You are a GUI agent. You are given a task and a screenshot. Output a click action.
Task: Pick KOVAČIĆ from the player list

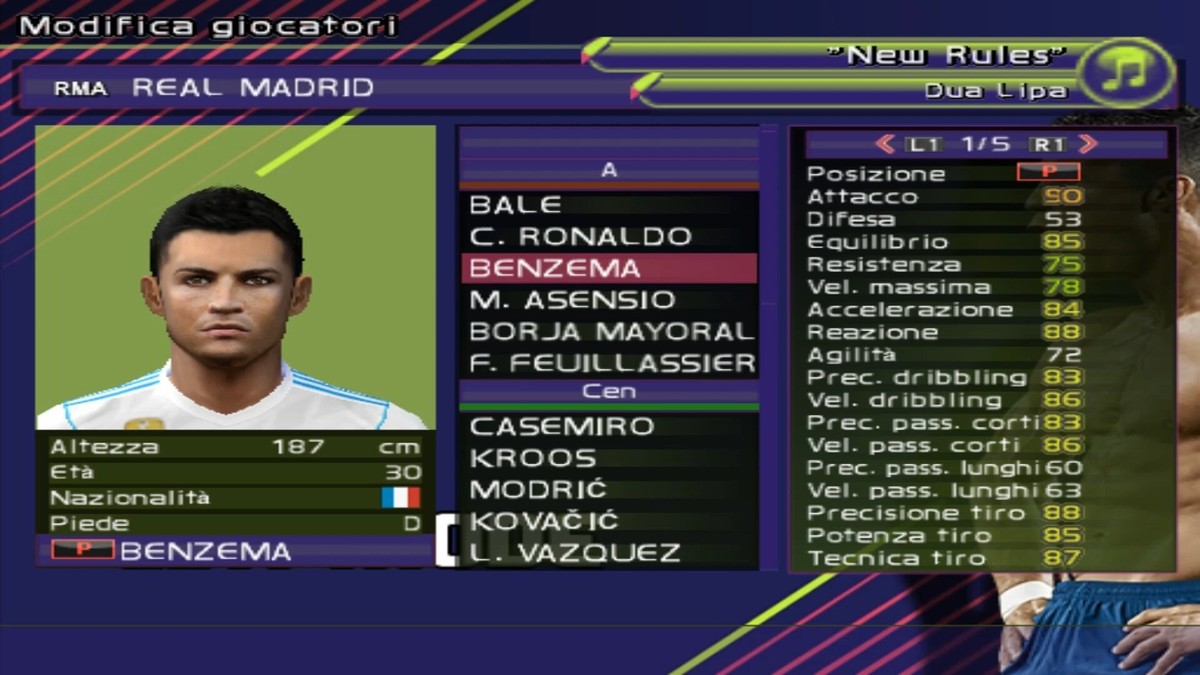(x=544, y=521)
